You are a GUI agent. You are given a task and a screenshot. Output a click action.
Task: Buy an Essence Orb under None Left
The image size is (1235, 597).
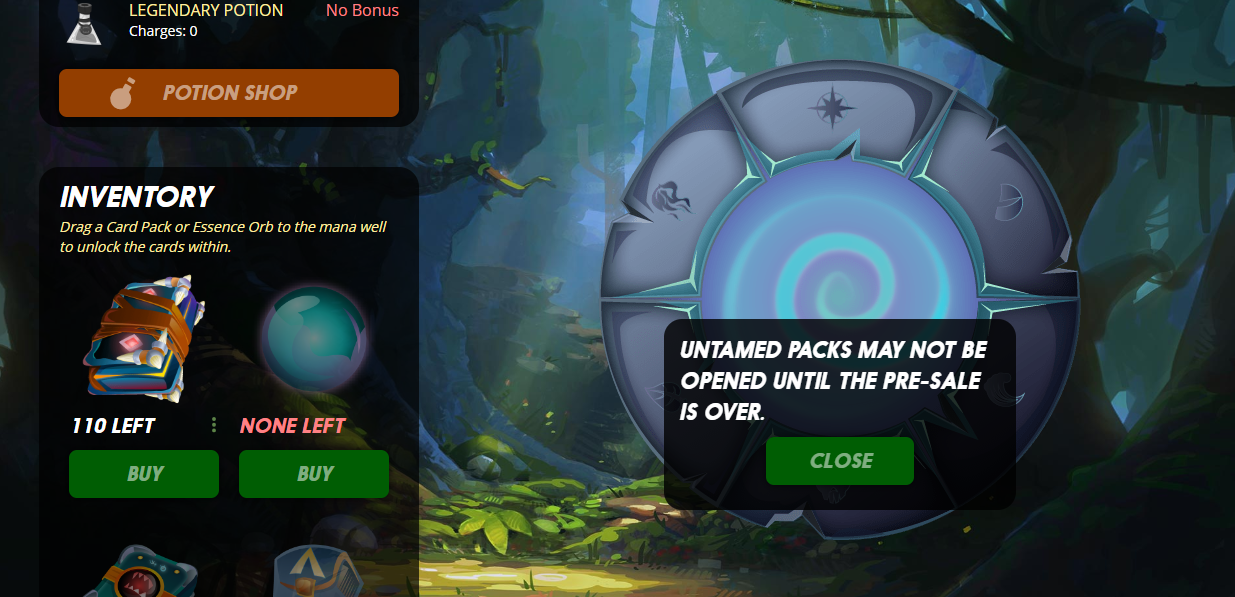pyautogui.click(x=314, y=474)
